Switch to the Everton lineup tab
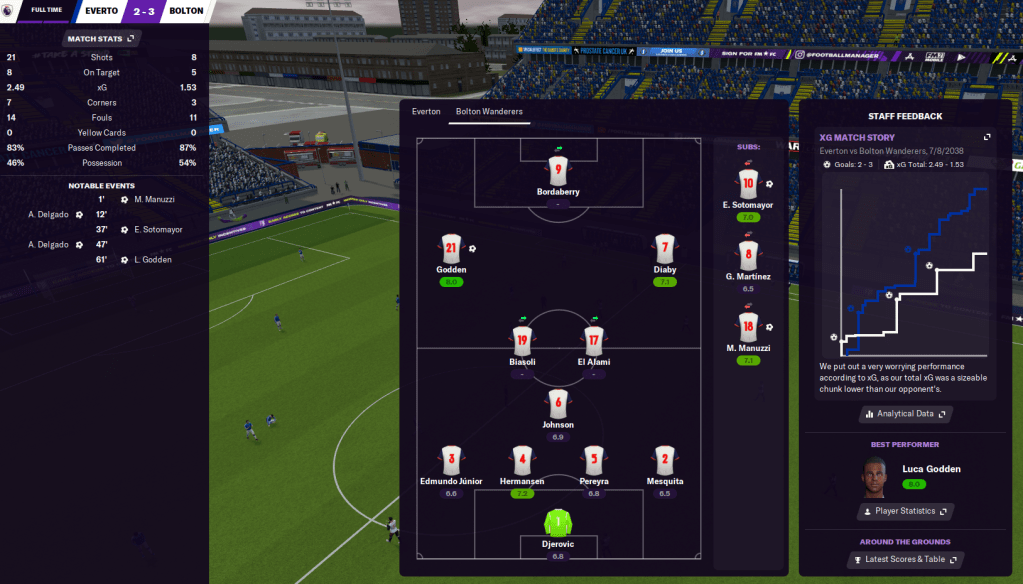This screenshot has width=1023, height=584. (x=426, y=112)
